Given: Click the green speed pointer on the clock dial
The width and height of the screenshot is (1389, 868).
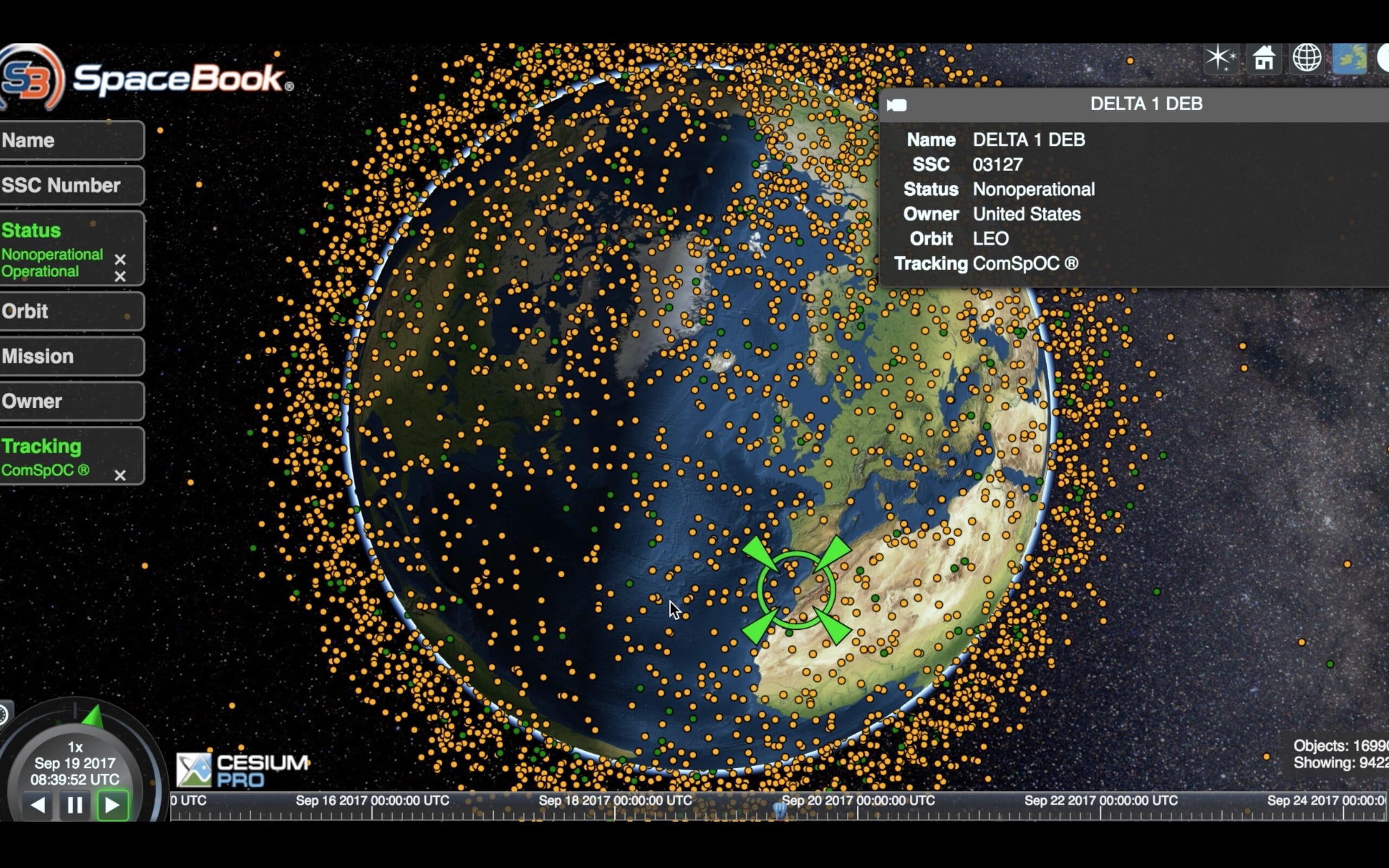Looking at the screenshot, I should [93, 717].
